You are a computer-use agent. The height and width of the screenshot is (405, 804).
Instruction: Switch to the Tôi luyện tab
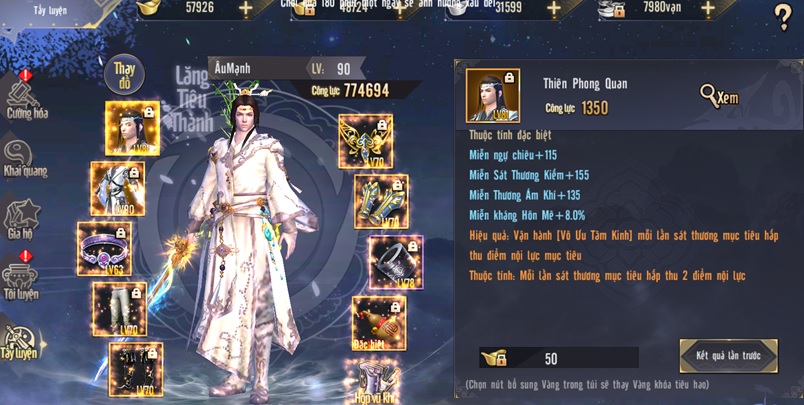(21, 281)
